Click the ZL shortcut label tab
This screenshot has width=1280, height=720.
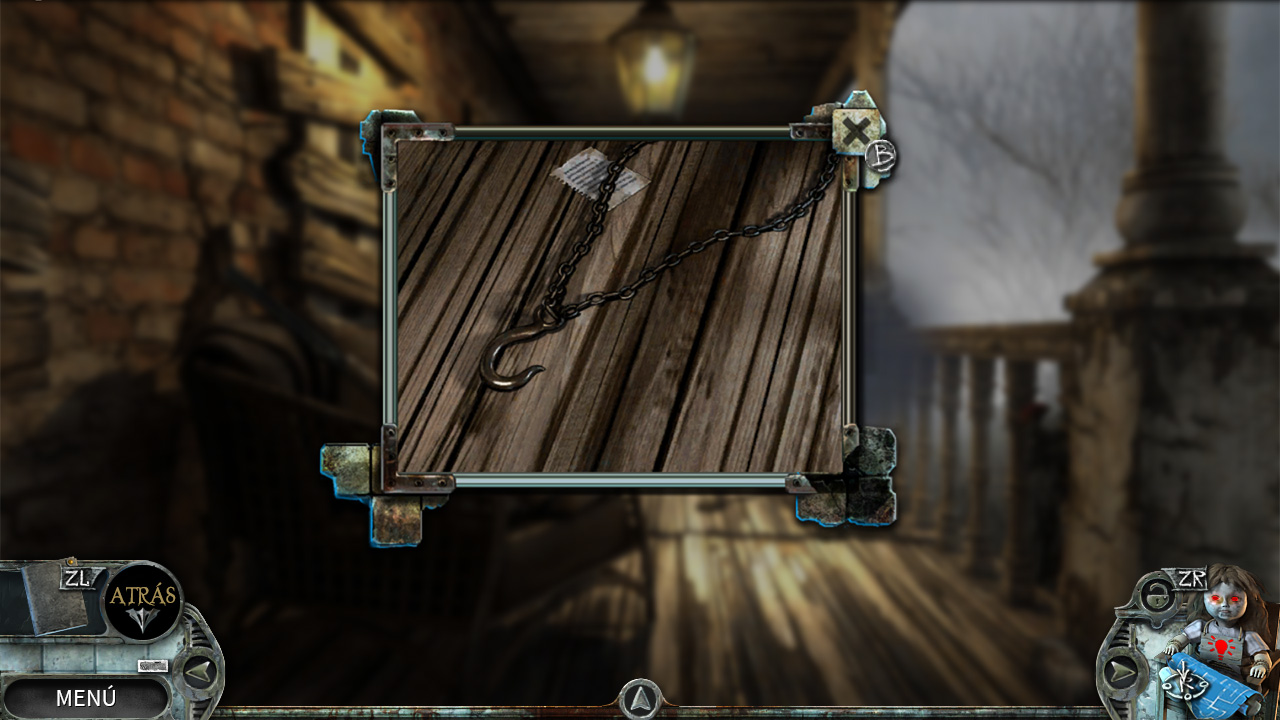point(76,578)
